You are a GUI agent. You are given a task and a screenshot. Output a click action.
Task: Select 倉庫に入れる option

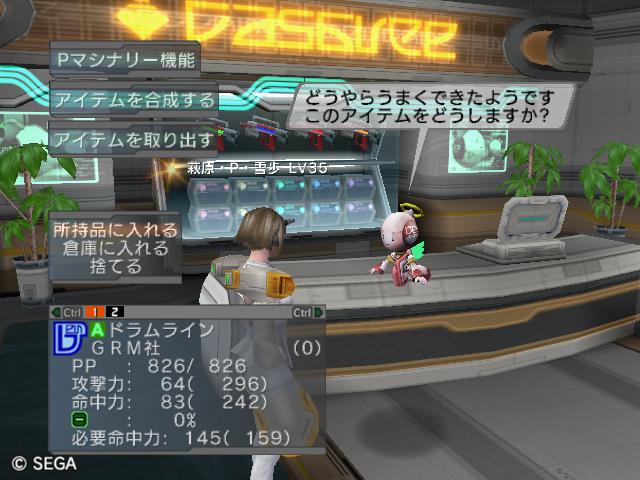pos(117,249)
